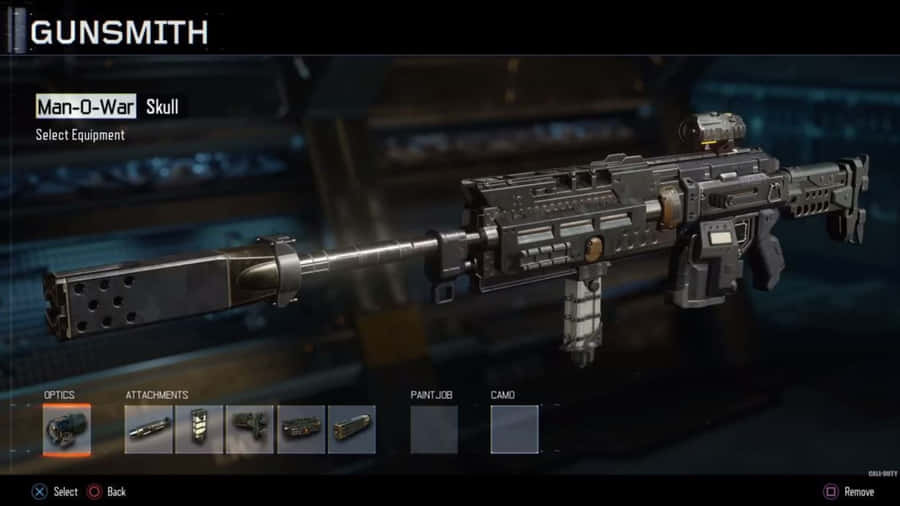Select the highlighted optics sight slot
The image size is (900, 506).
[67, 429]
